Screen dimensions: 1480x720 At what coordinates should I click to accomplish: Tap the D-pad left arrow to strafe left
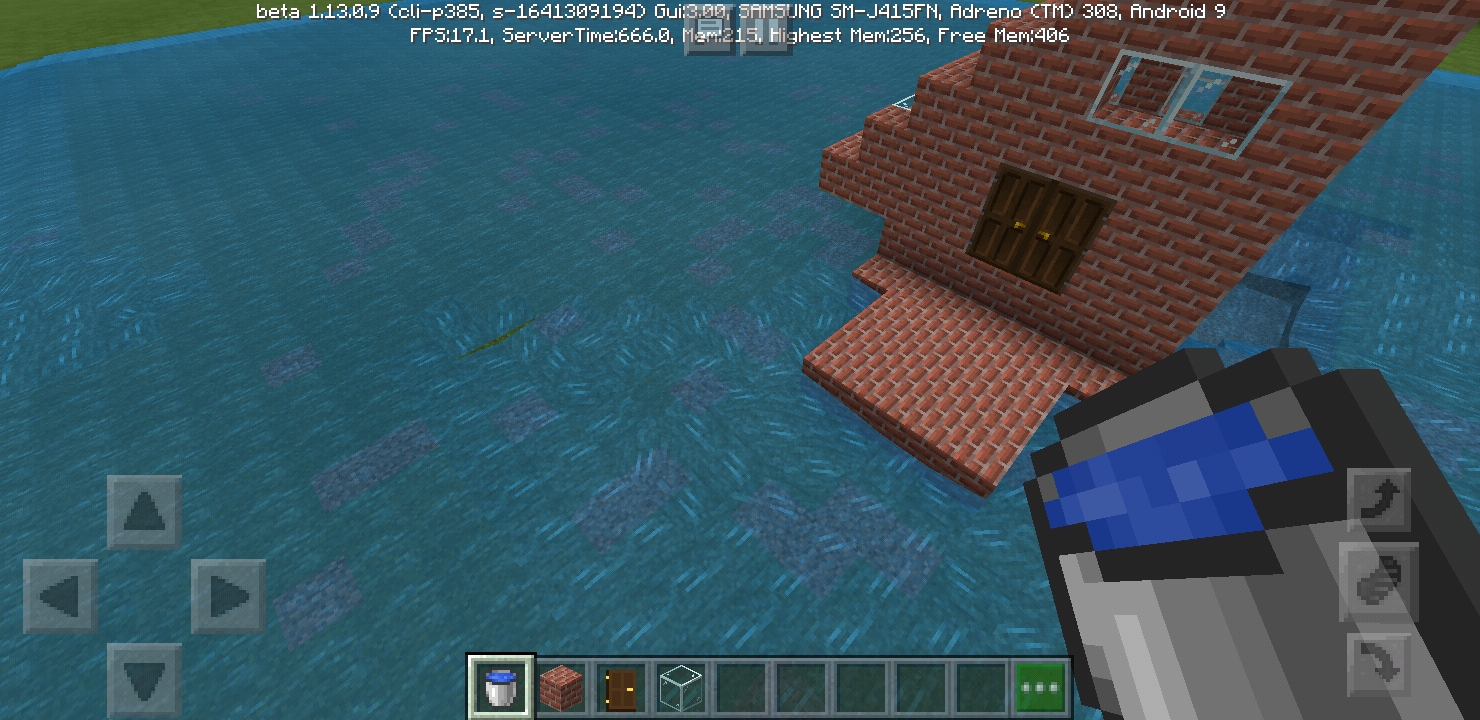[61, 597]
